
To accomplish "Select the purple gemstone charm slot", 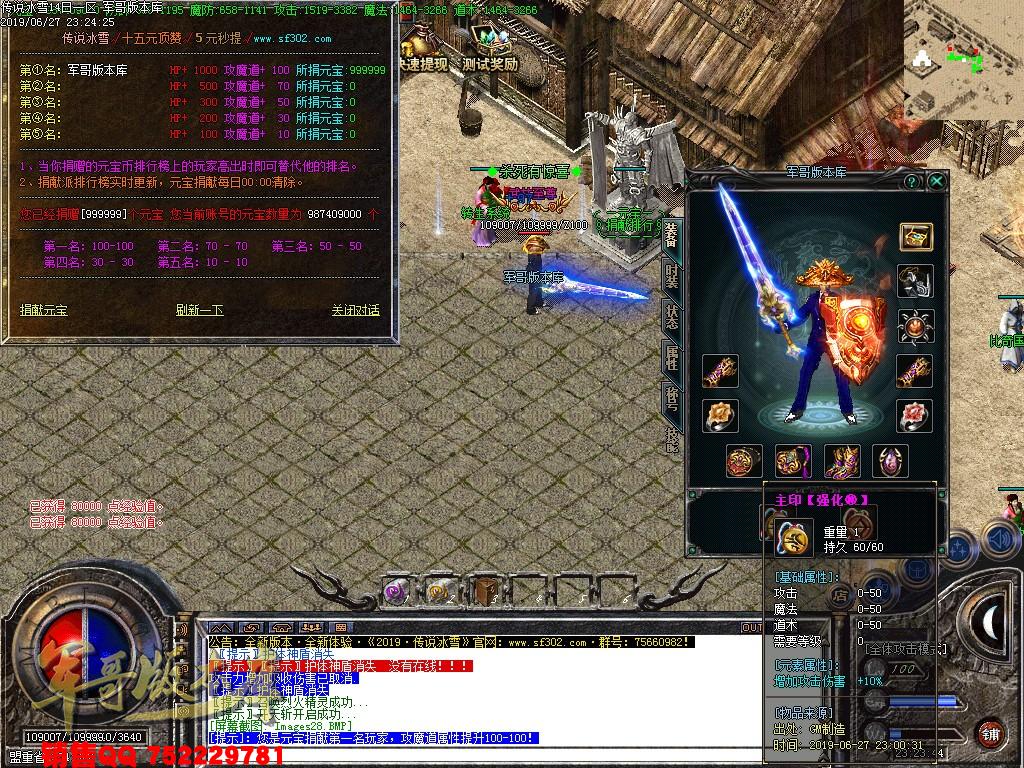I will [890, 461].
